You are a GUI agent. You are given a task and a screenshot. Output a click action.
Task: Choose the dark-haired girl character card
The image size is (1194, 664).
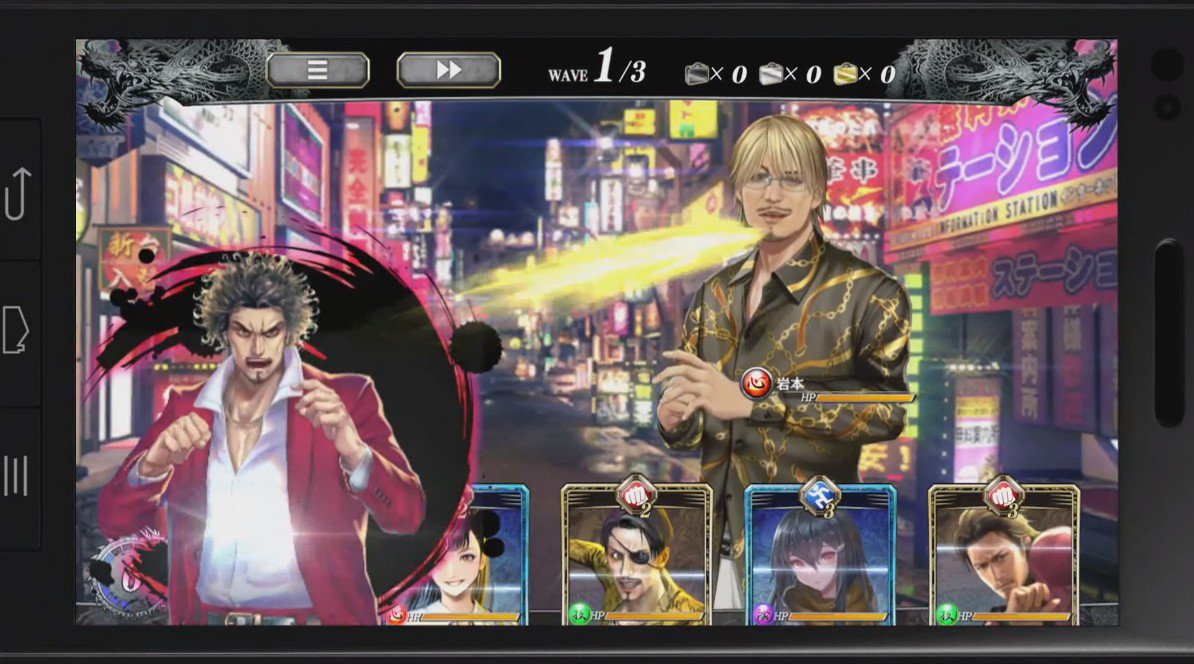(x=819, y=556)
